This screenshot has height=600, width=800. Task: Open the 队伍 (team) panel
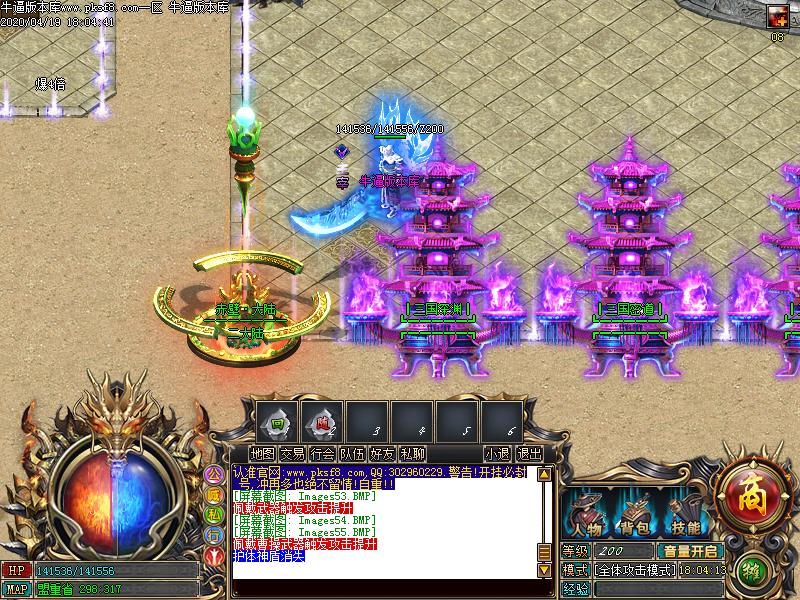[x=352, y=454]
